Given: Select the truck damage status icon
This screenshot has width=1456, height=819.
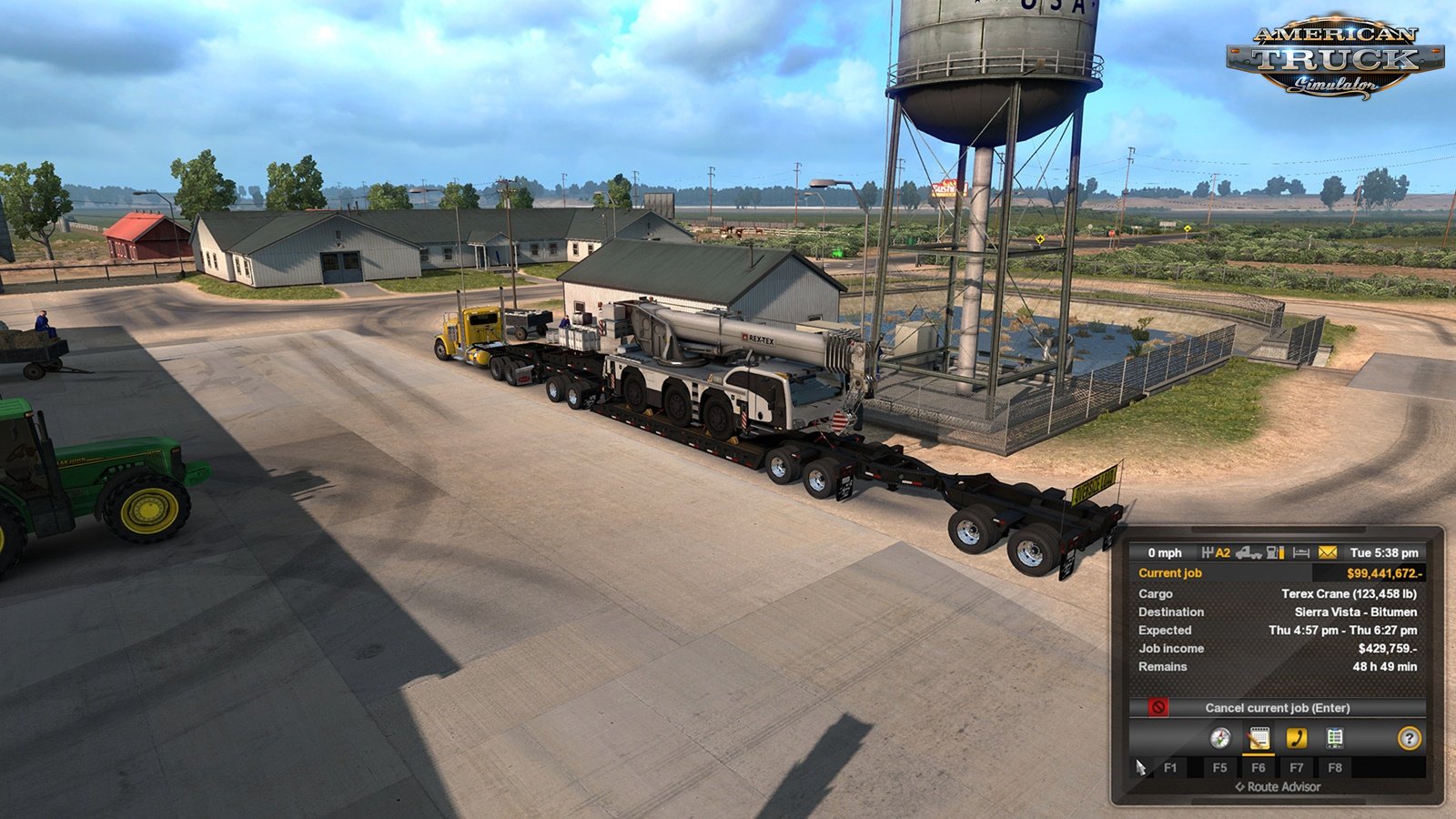Looking at the screenshot, I should point(1249,553).
